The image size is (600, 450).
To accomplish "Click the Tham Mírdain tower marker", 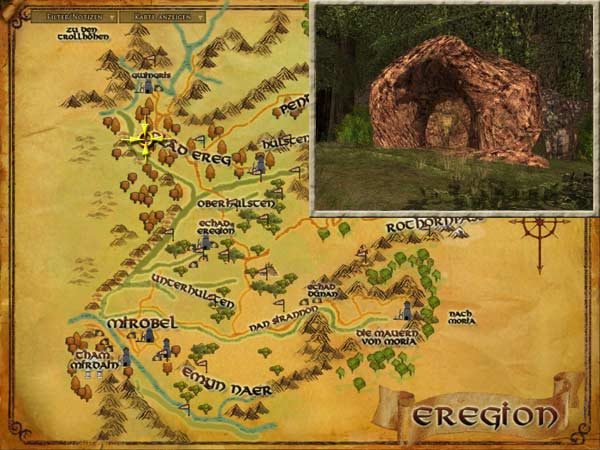I will [127, 358].
